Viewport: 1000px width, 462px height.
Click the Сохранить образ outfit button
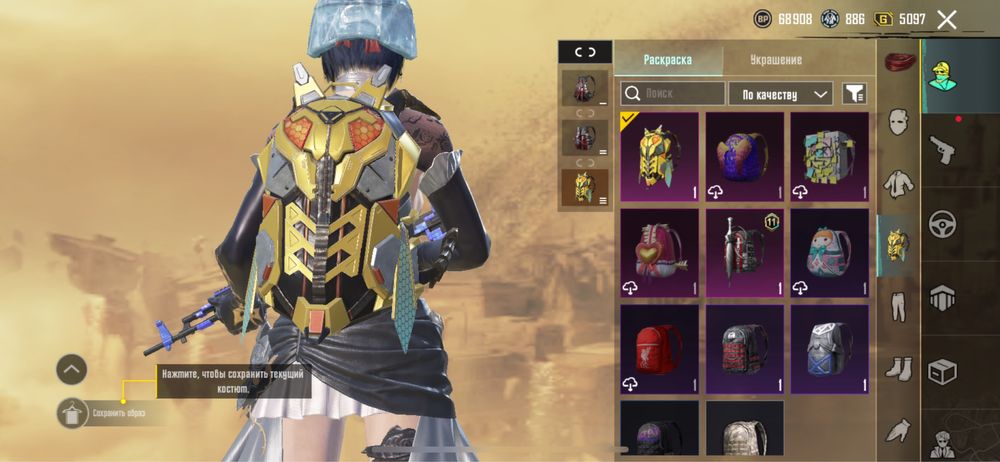click(72, 411)
